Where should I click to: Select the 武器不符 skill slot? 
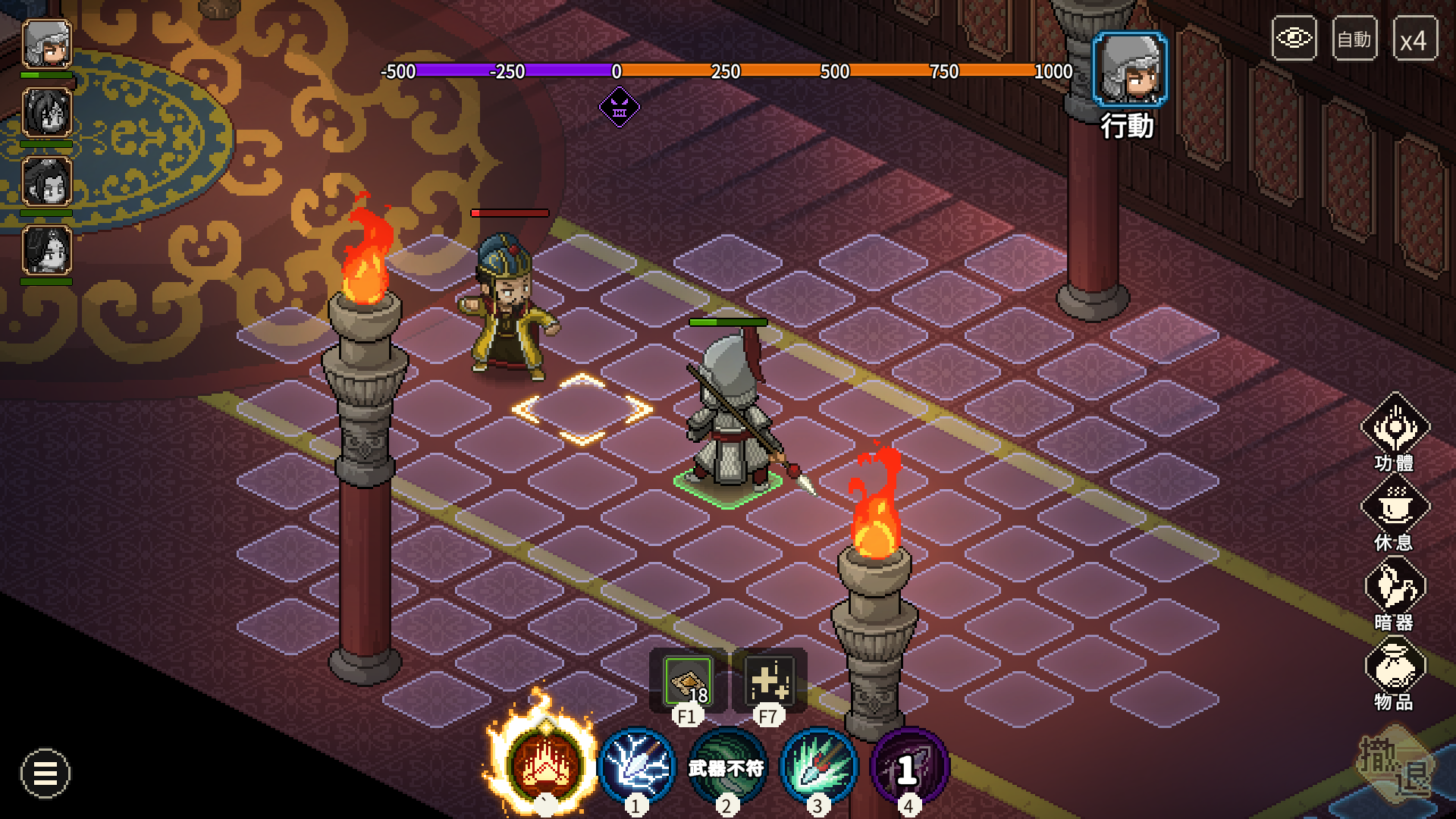(x=726, y=767)
